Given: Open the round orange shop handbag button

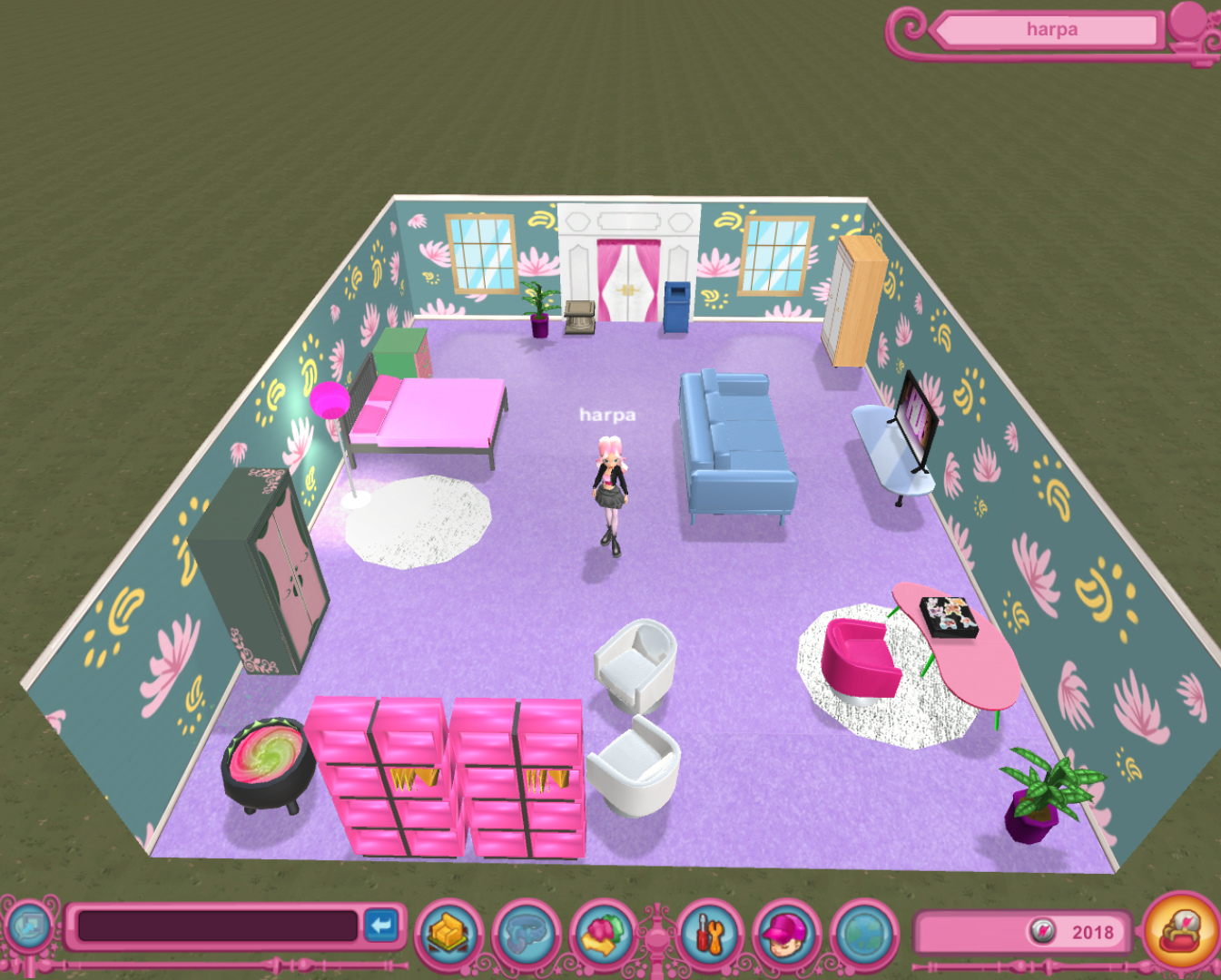Looking at the screenshot, I should [1180, 931].
